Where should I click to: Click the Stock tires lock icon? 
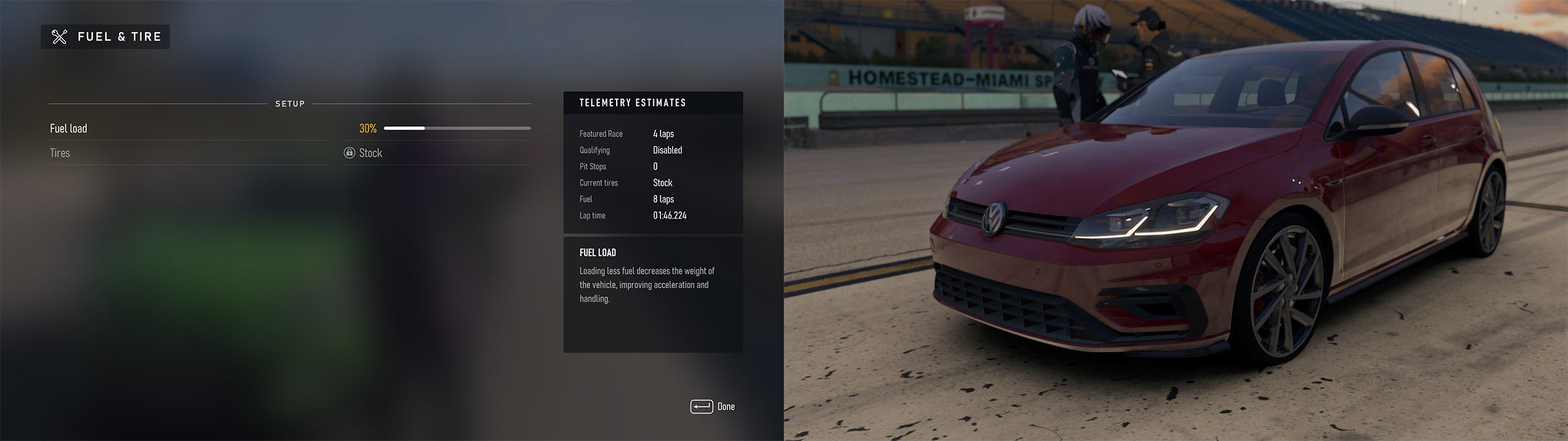point(350,153)
